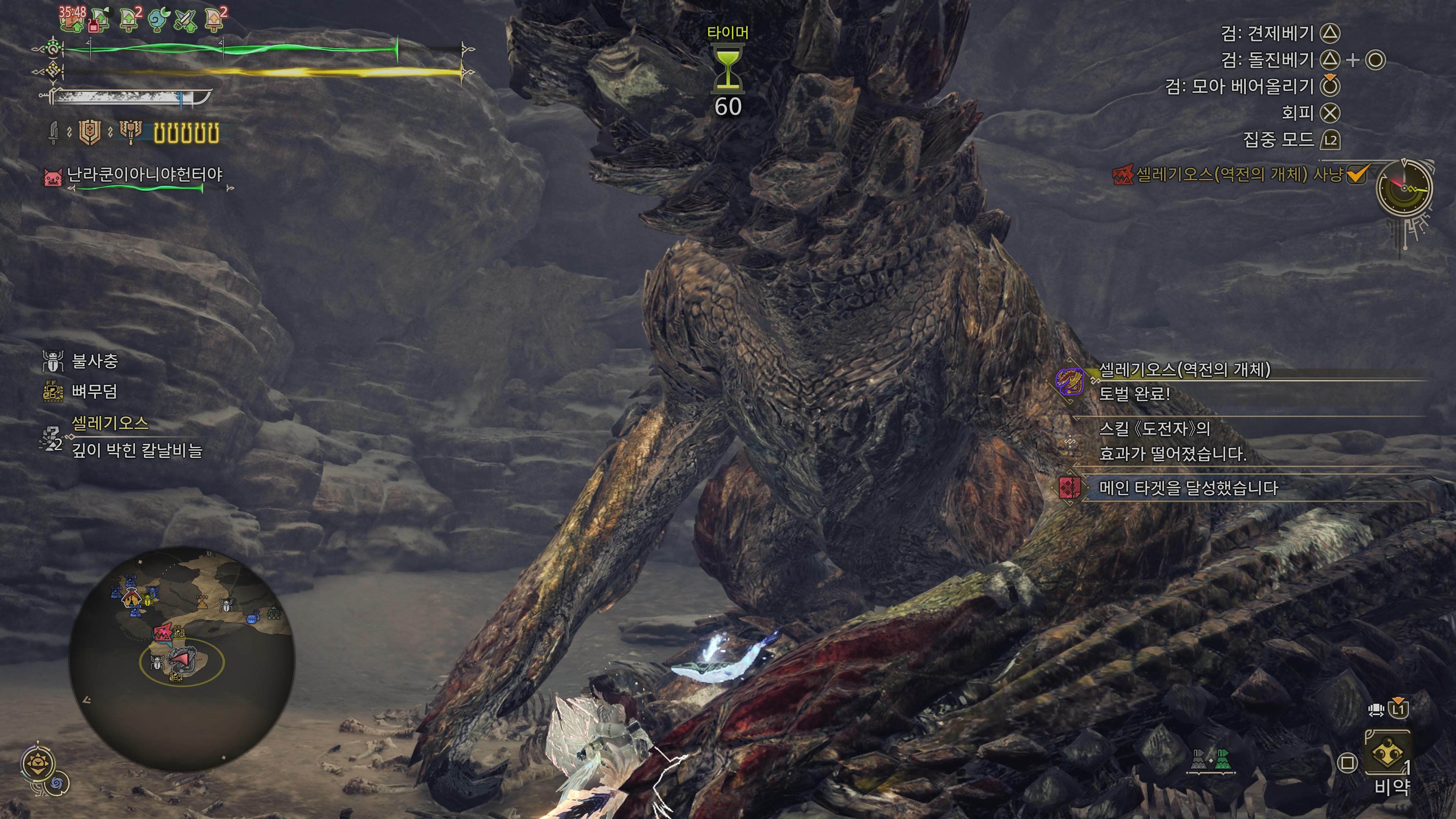
Task: Click the sun environment indicator icon
Action: 38,764
